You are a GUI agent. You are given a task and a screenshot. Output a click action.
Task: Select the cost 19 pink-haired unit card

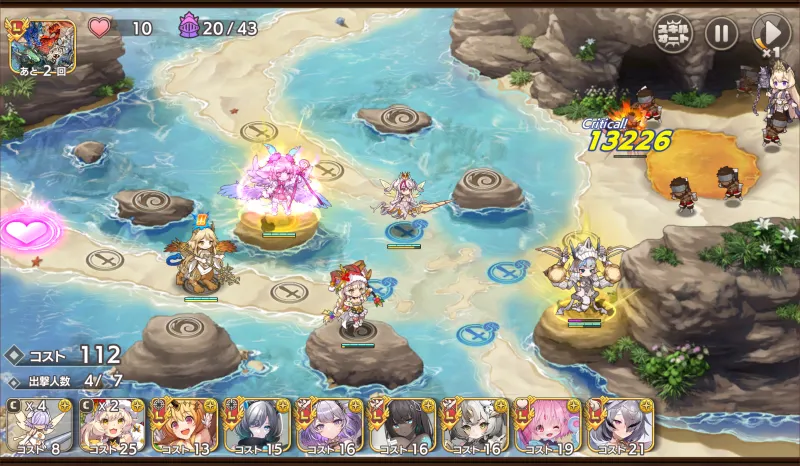coord(547,425)
